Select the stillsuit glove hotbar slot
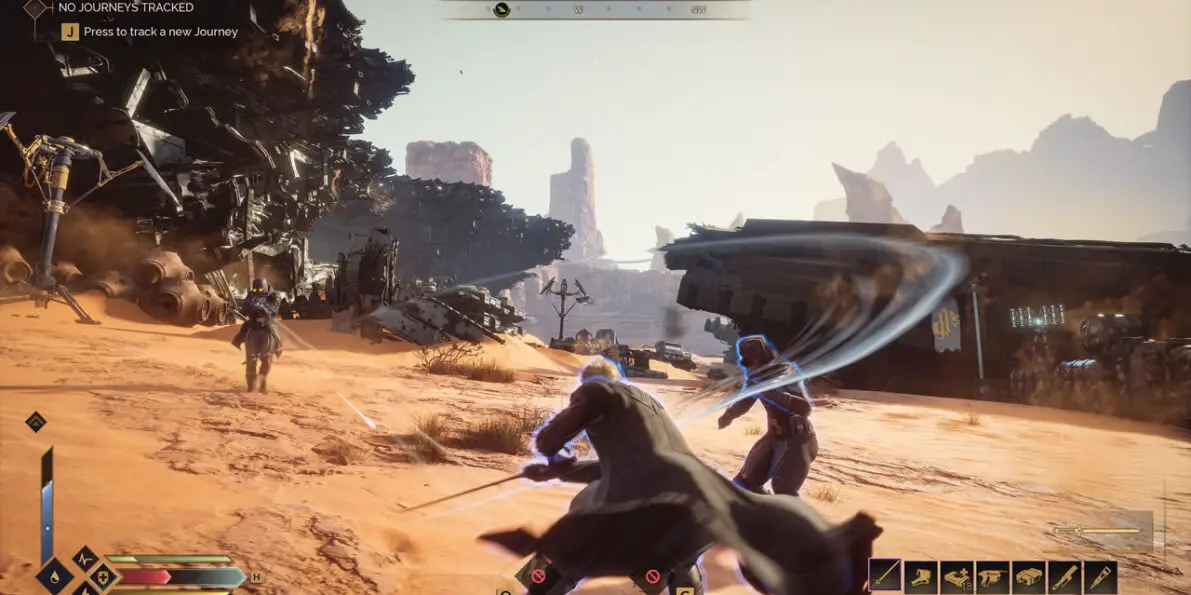The height and width of the screenshot is (595, 1191). (x=921, y=576)
